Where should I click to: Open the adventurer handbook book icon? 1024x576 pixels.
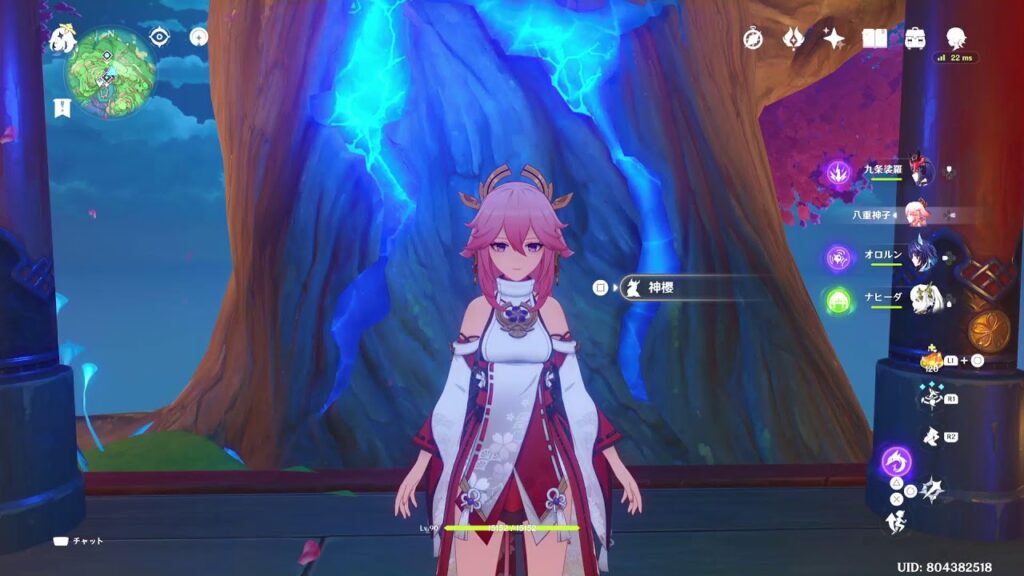[x=875, y=38]
